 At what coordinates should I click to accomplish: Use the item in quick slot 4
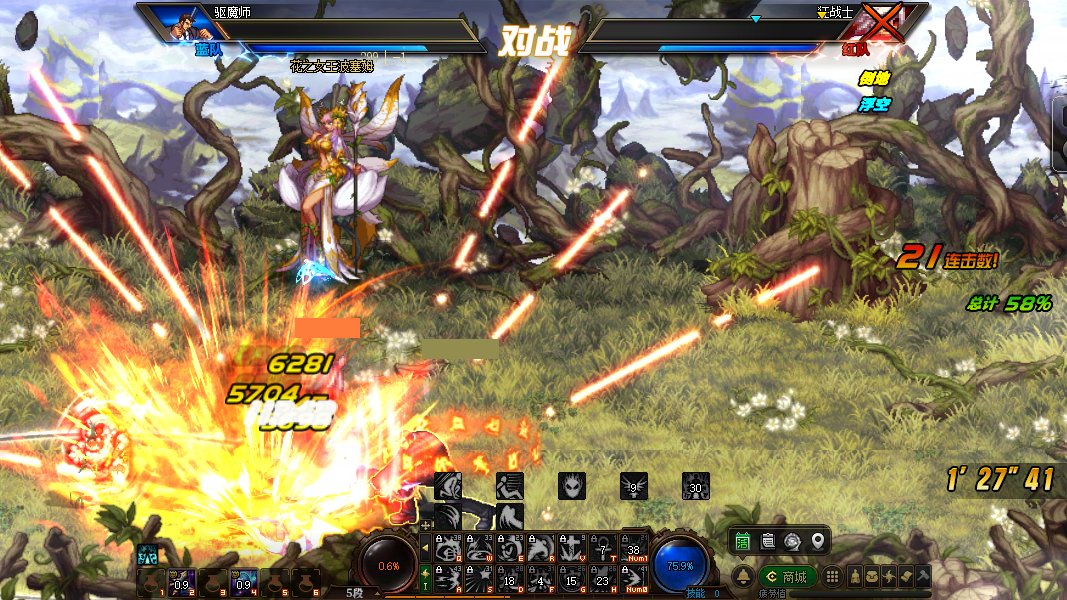(244, 583)
